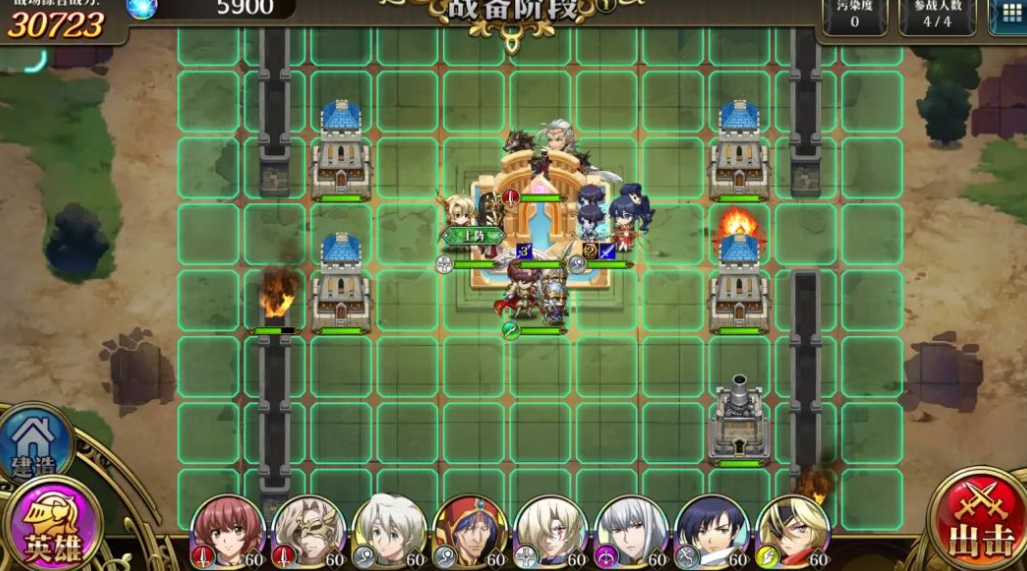Select the red-haired hero portrait
The width and height of the screenshot is (1027, 571).
pos(227,530)
